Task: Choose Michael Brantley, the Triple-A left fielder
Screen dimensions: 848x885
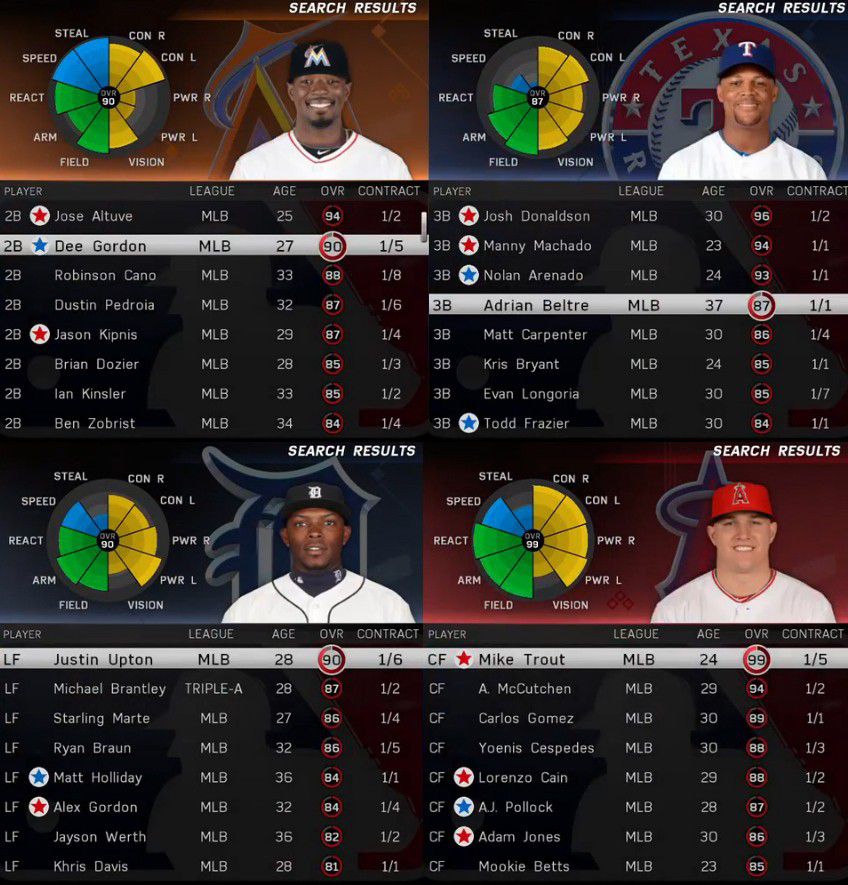Action: [x=109, y=689]
